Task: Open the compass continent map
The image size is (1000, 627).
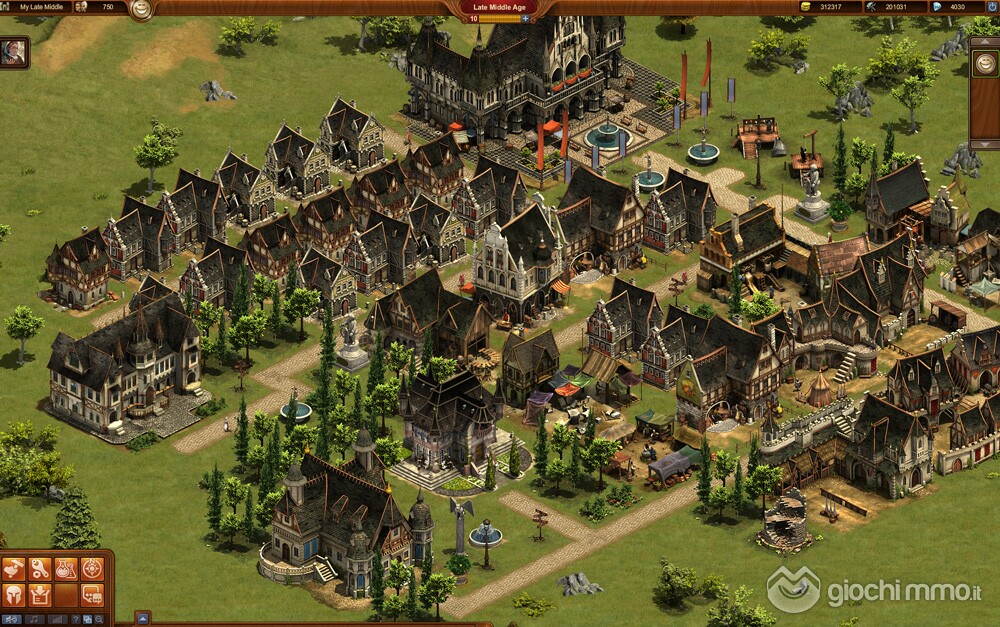Action: [92, 569]
